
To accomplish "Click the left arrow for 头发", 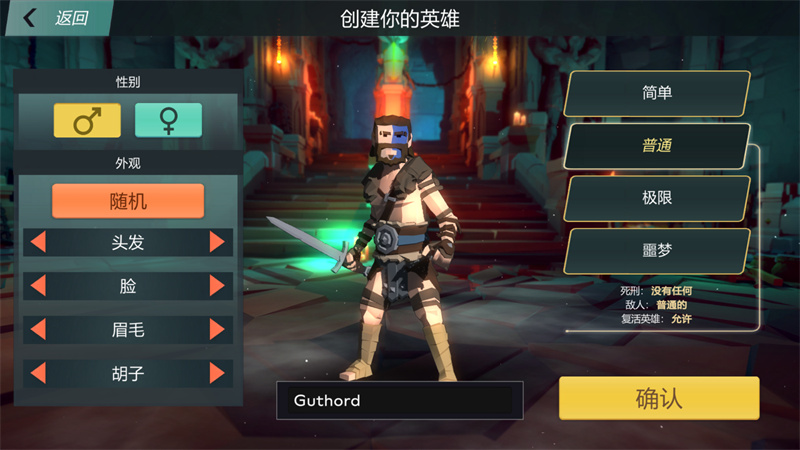I will click(x=39, y=242).
